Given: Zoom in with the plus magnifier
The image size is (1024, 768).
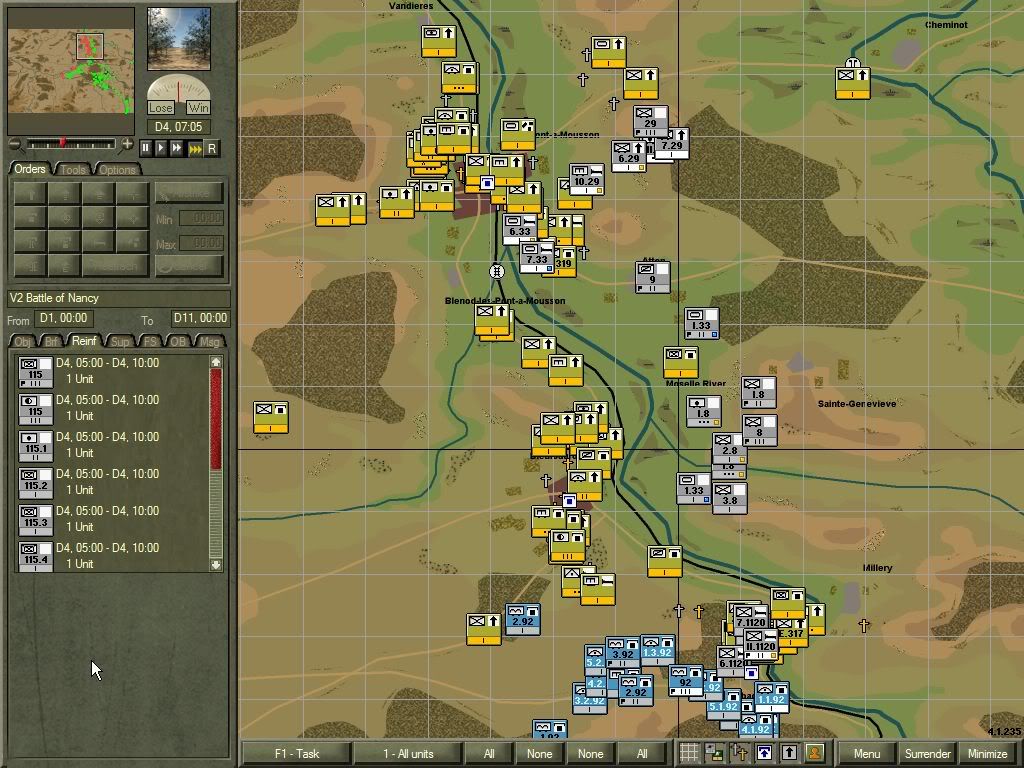Looking at the screenshot, I should pyautogui.click(x=127, y=145).
